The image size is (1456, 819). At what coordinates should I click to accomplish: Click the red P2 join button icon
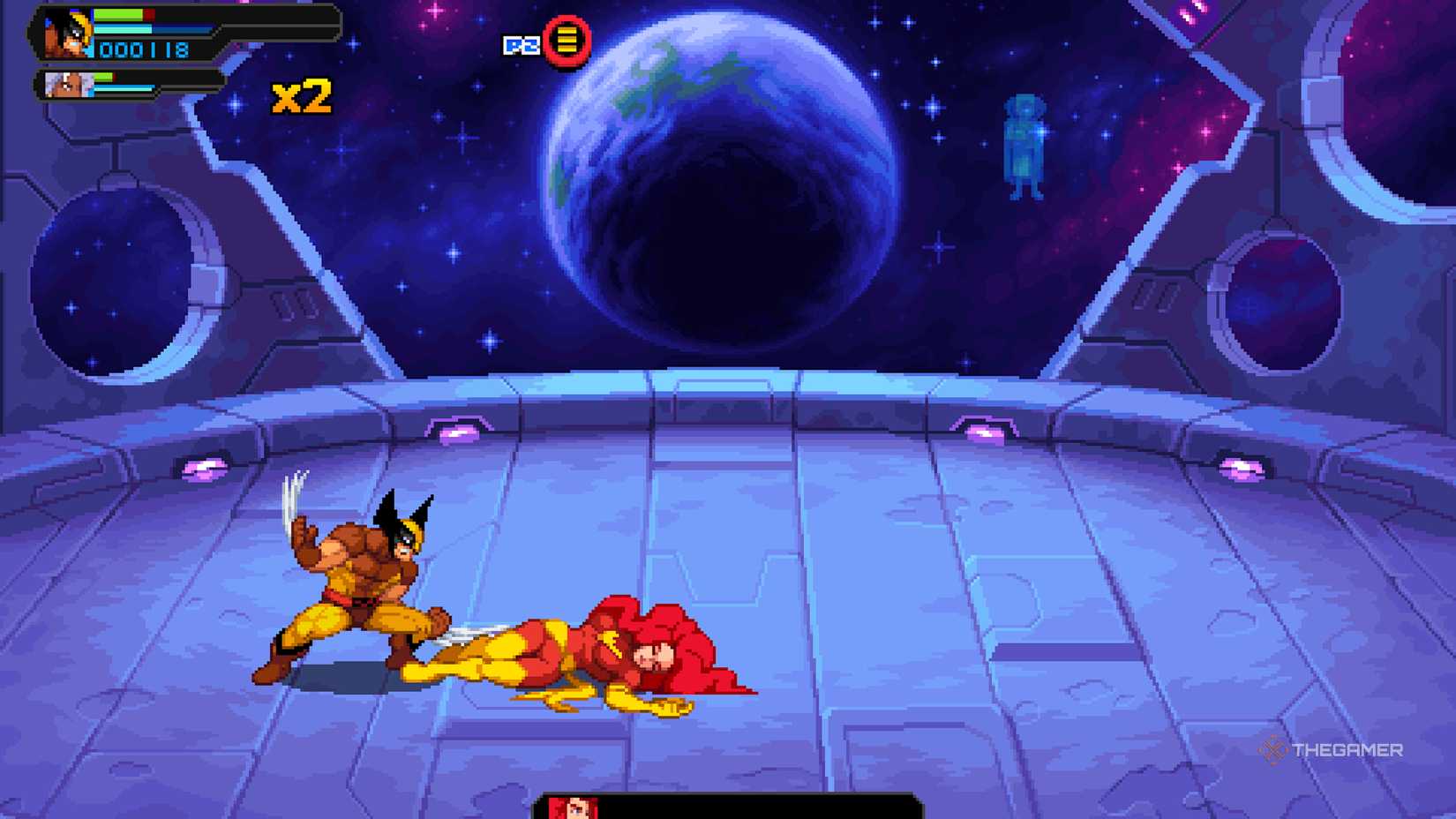coord(567,37)
